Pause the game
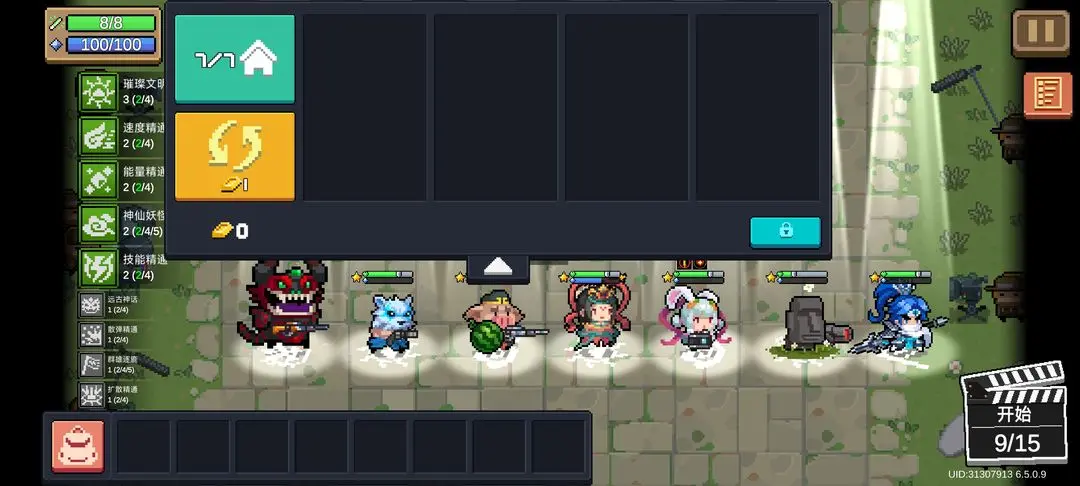 (x=1041, y=32)
